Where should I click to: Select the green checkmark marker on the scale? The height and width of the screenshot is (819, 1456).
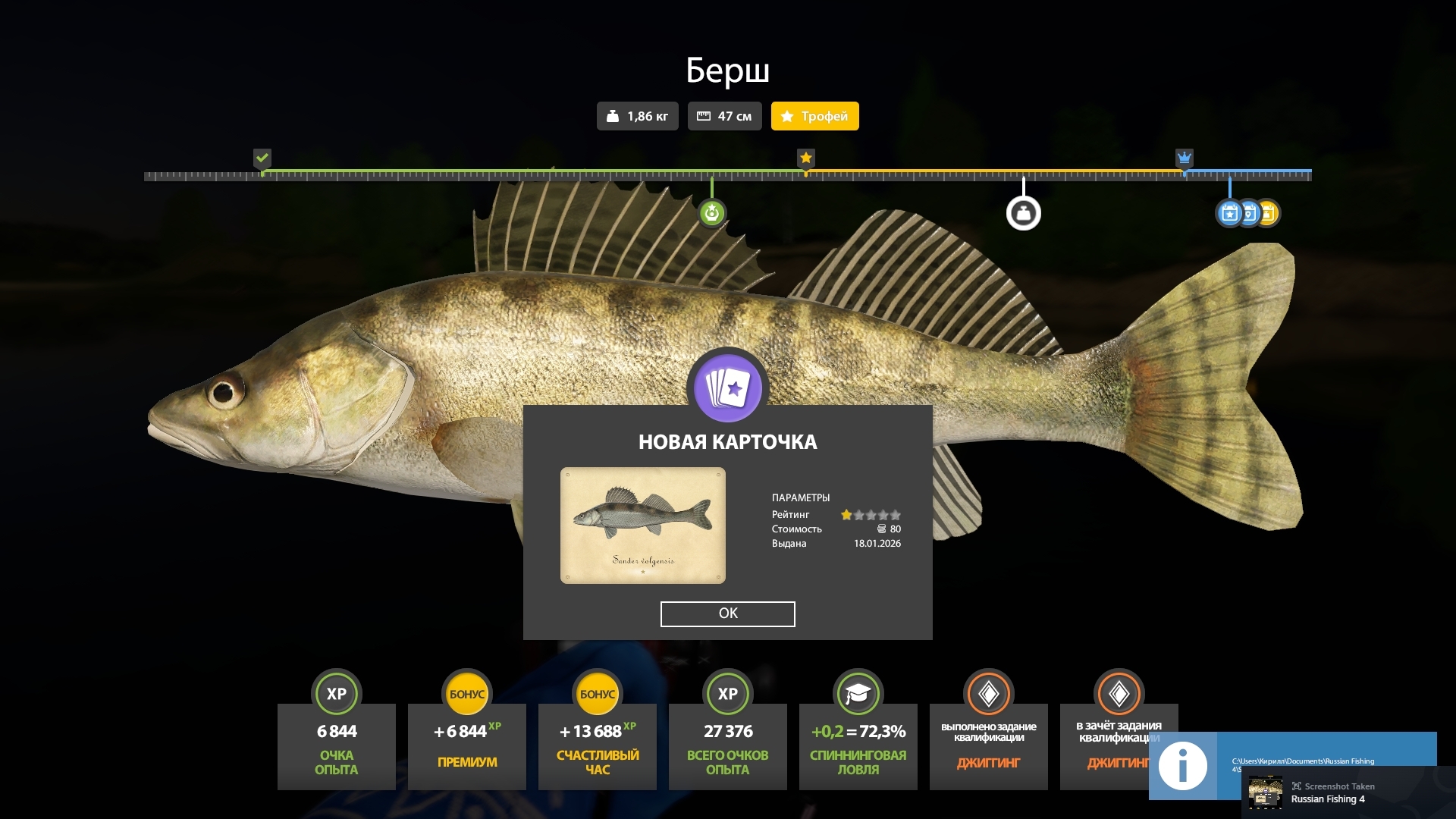[262, 158]
